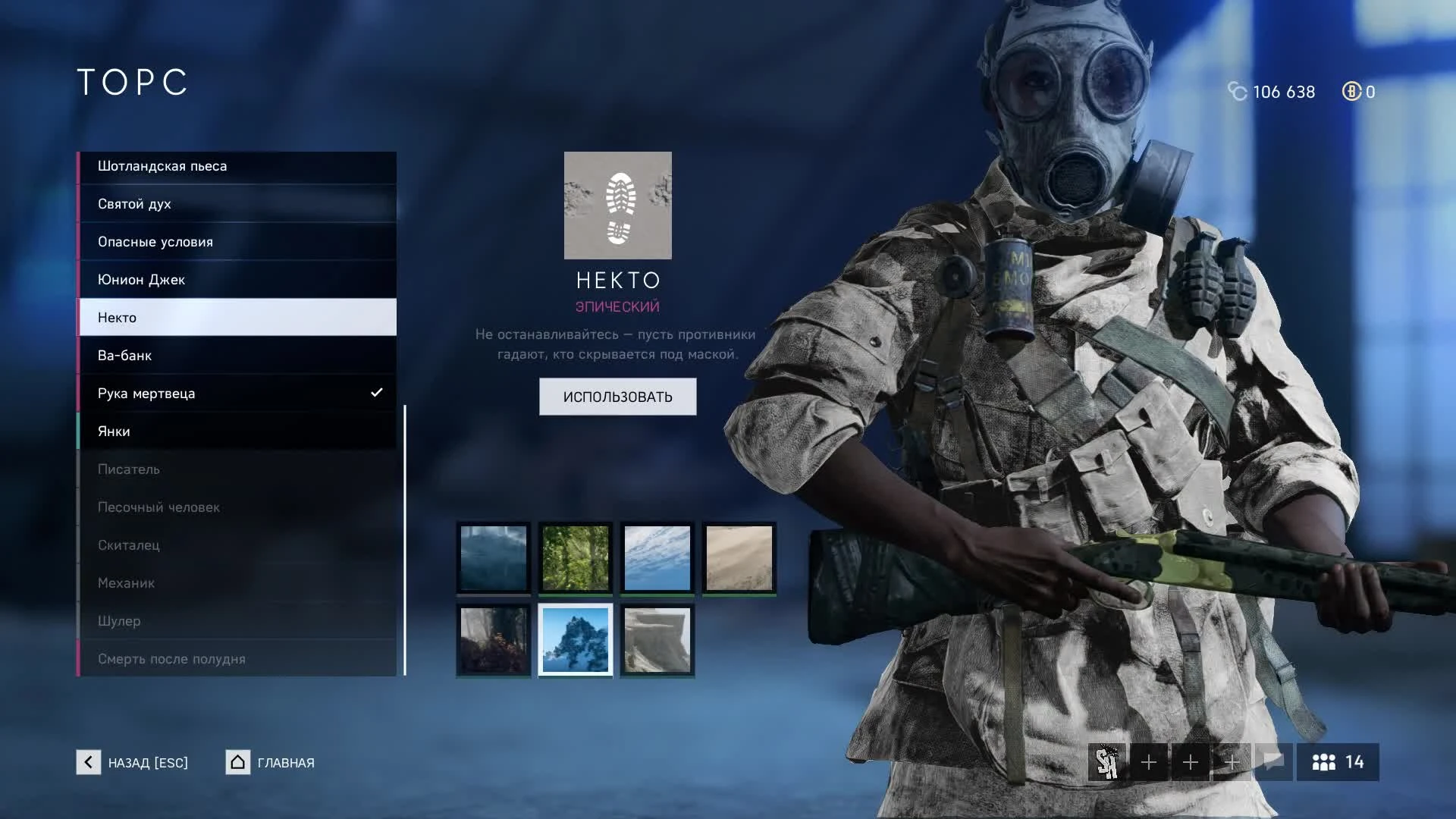
Task: Open the chat message icon at bottom right
Action: [1273, 762]
